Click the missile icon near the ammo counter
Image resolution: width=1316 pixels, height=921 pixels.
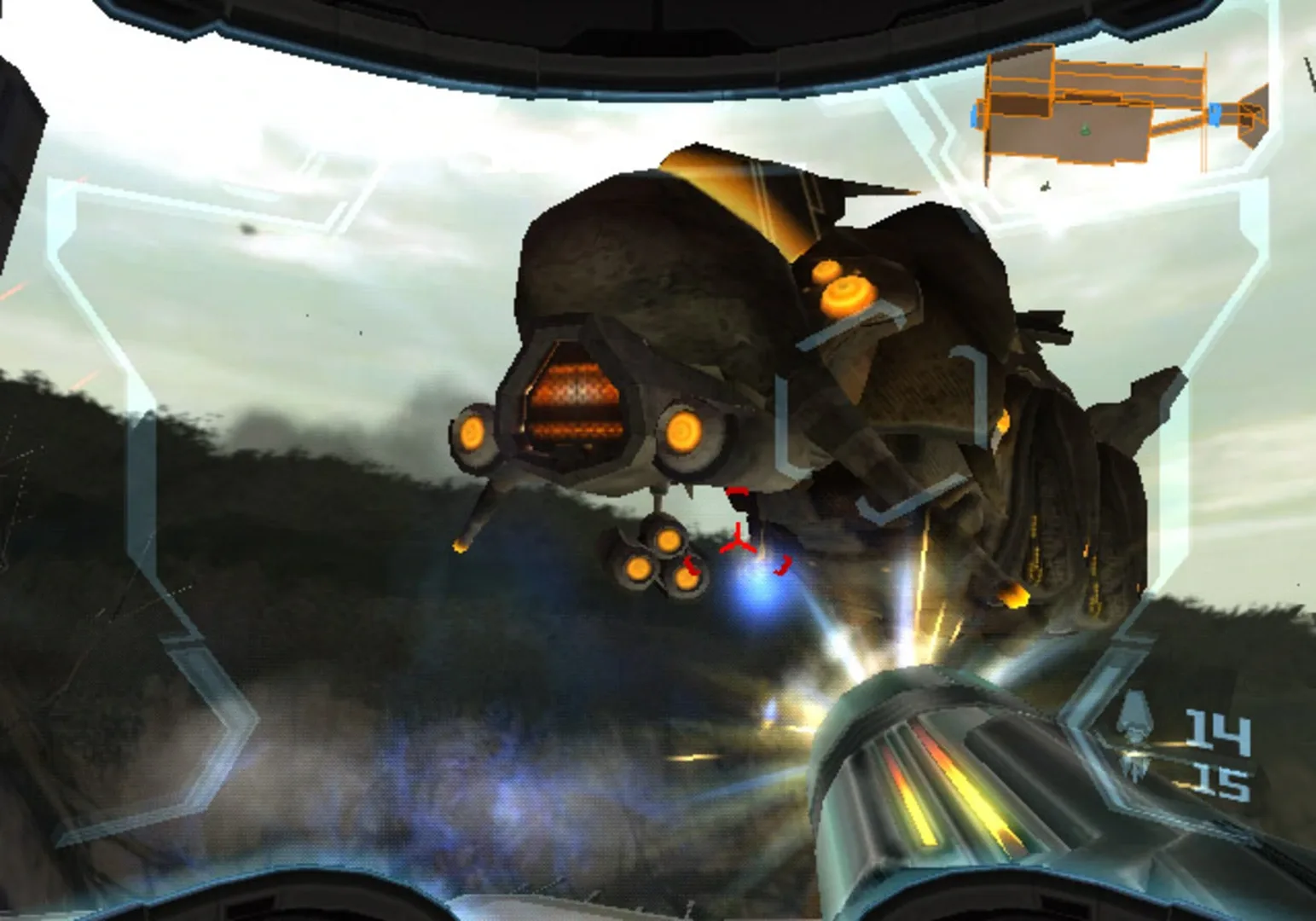pyautogui.click(x=1134, y=721)
